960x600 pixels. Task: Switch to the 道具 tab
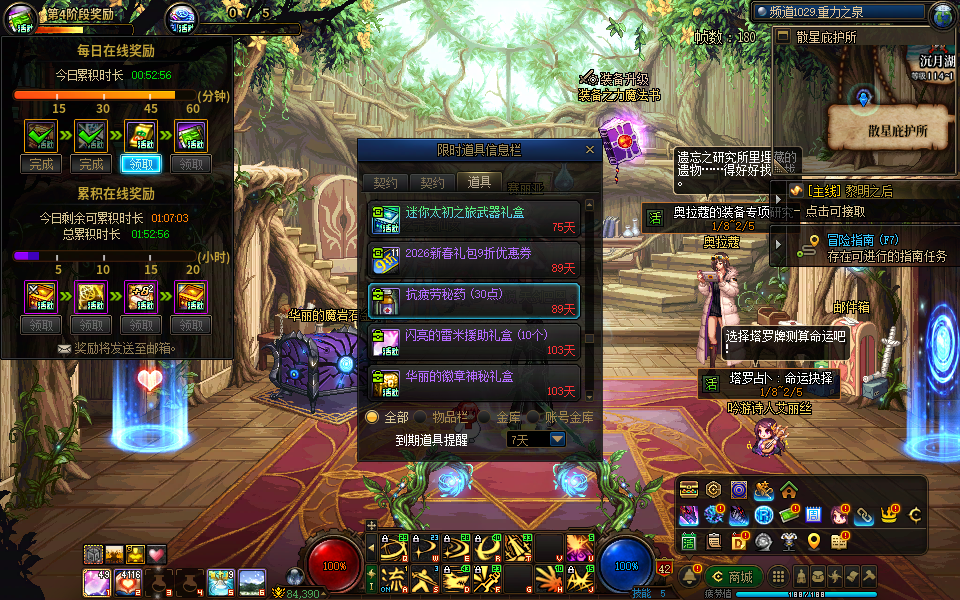[x=479, y=182]
